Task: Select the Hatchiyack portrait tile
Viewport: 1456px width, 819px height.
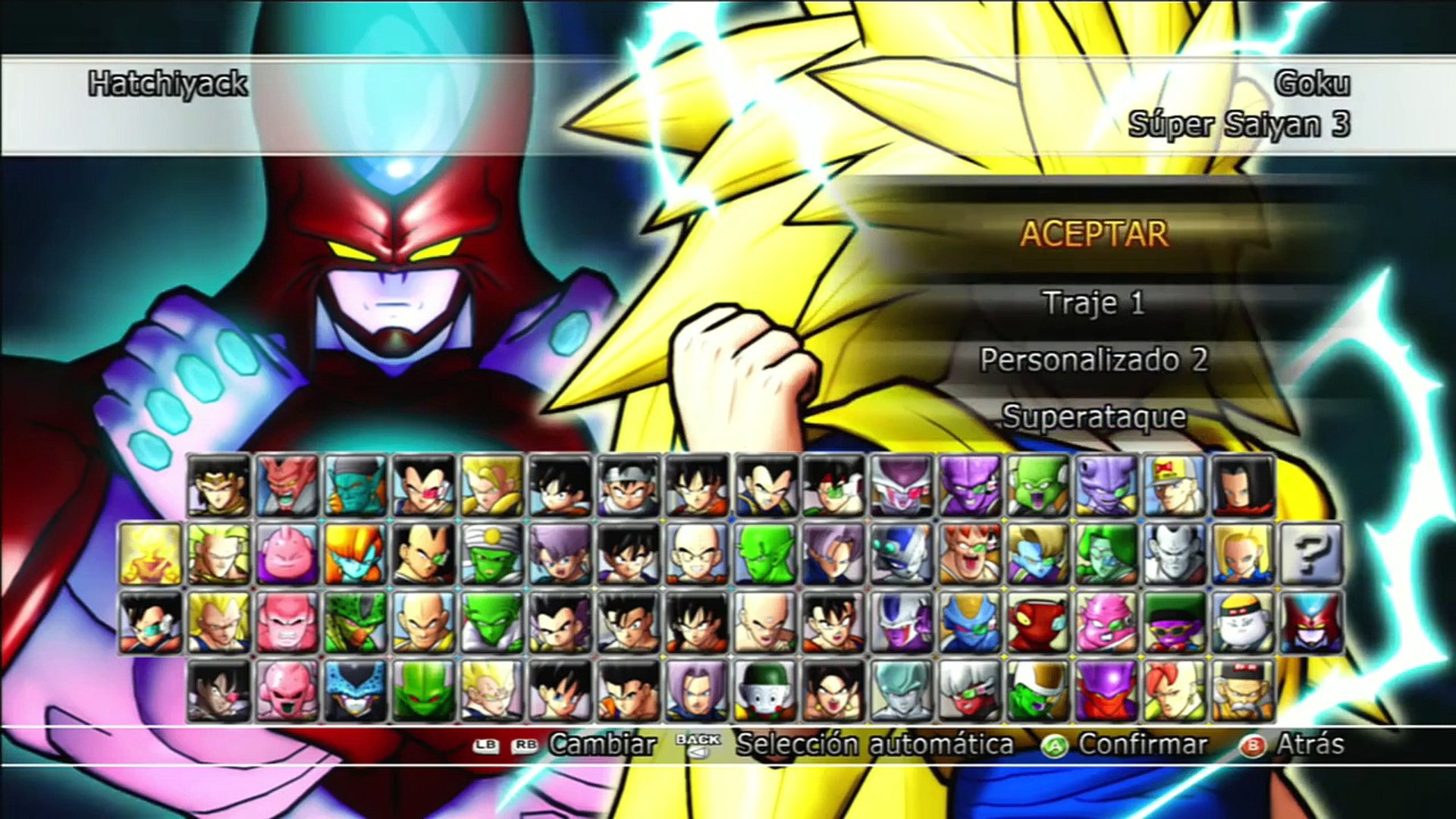Action: 1310,623
